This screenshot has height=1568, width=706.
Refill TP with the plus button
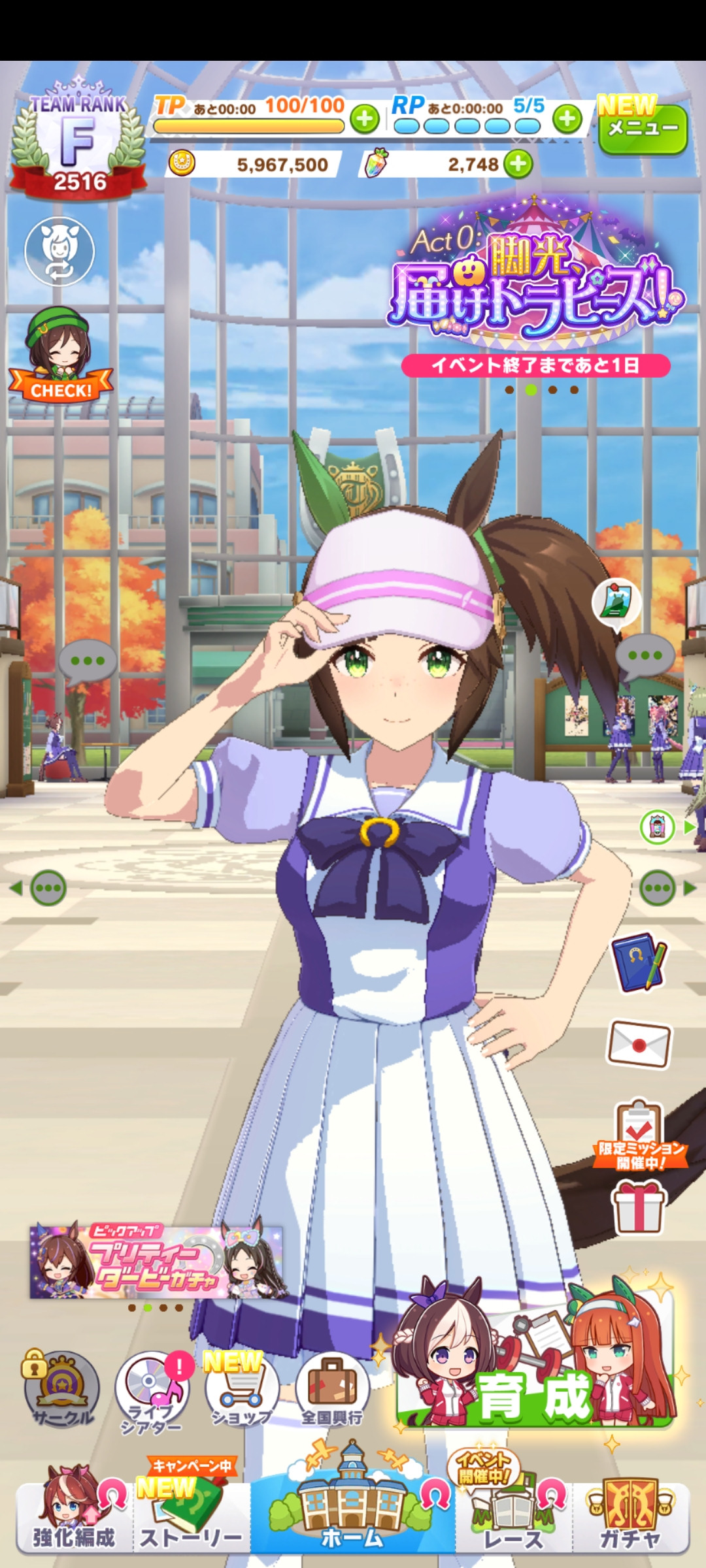click(x=365, y=119)
